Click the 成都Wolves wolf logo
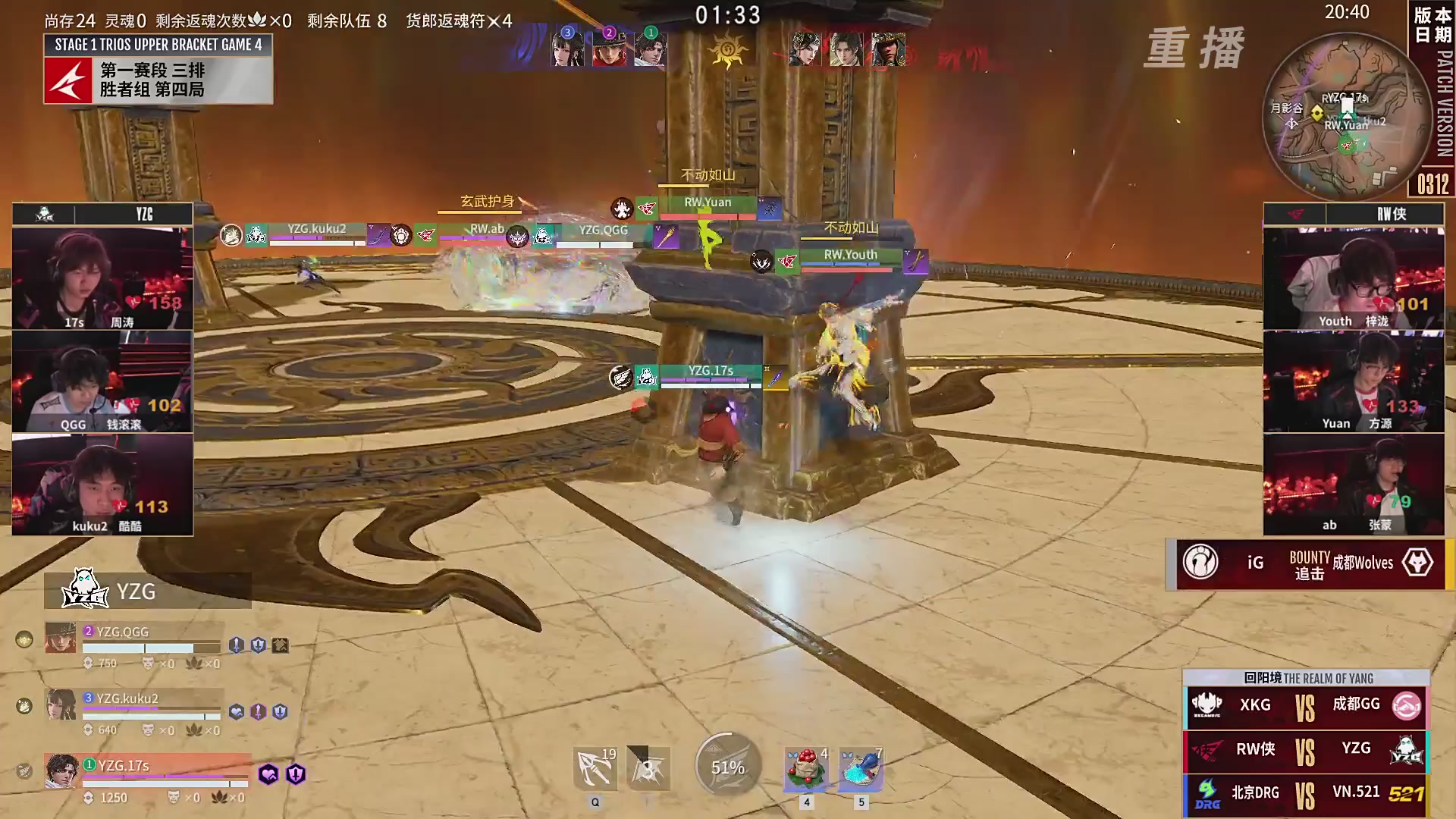 click(x=1418, y=563)
